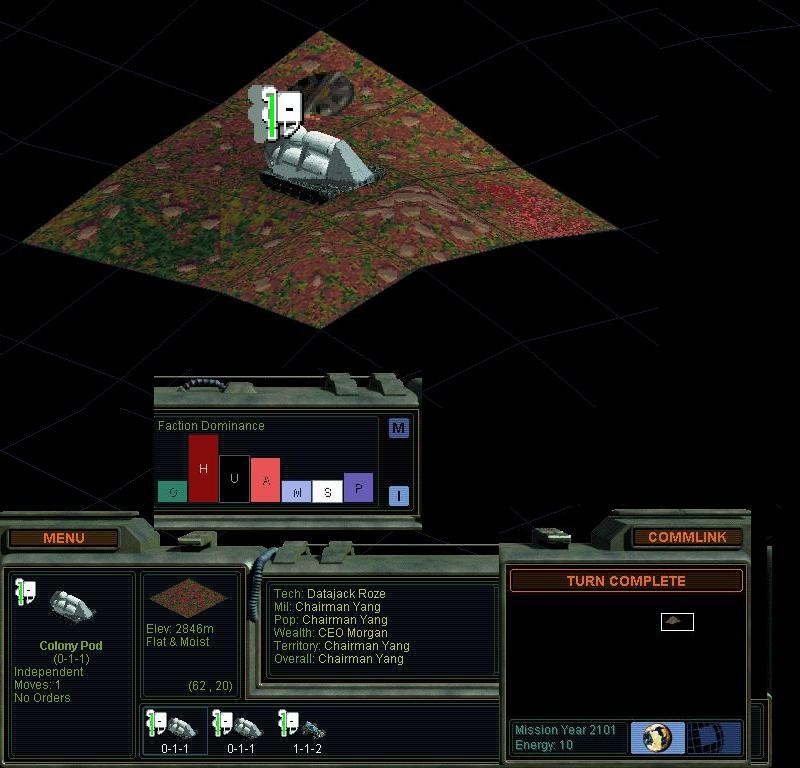The image size is (800, 768).
Task: Click the purple P bar in Faction Dominance
Action: point(358,487)
